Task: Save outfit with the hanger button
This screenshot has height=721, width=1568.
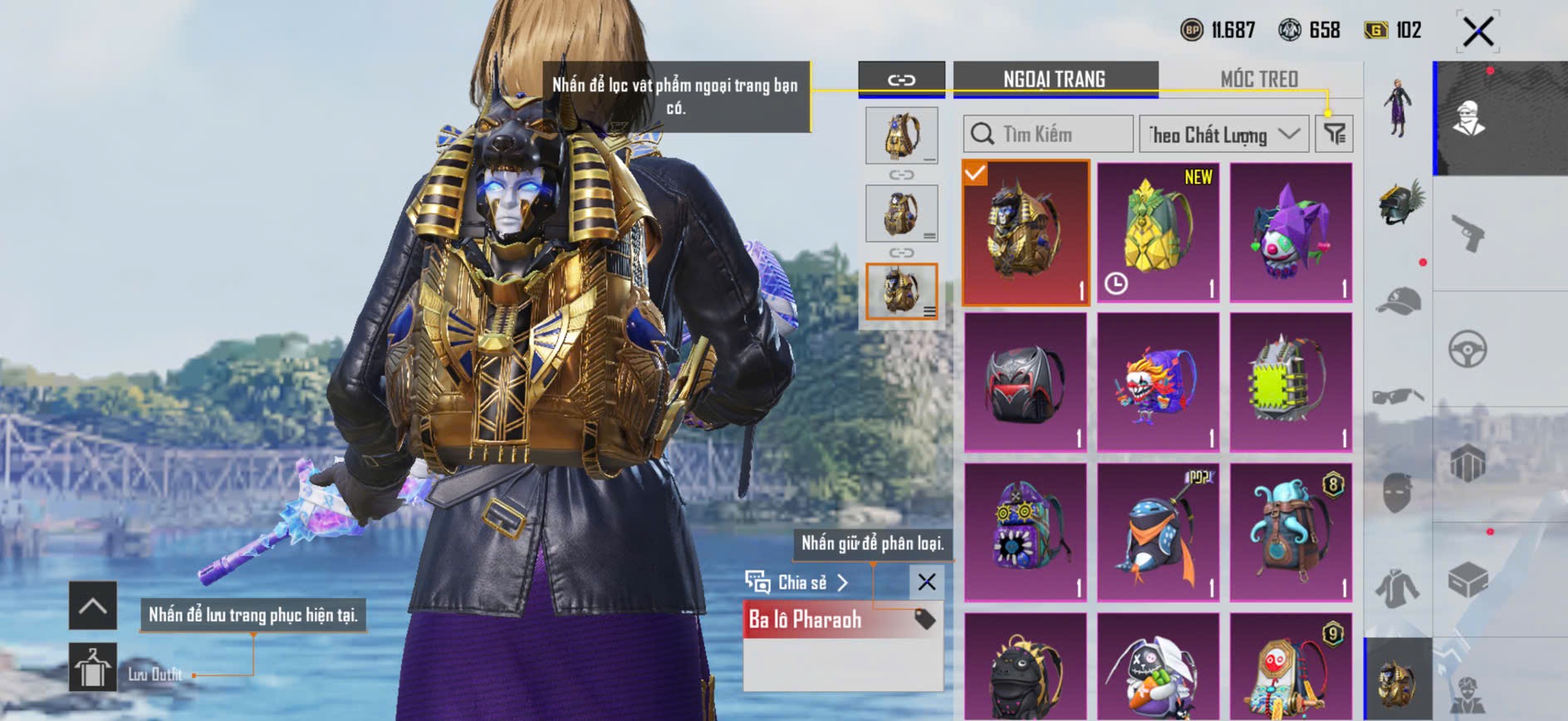Action: 92,667
